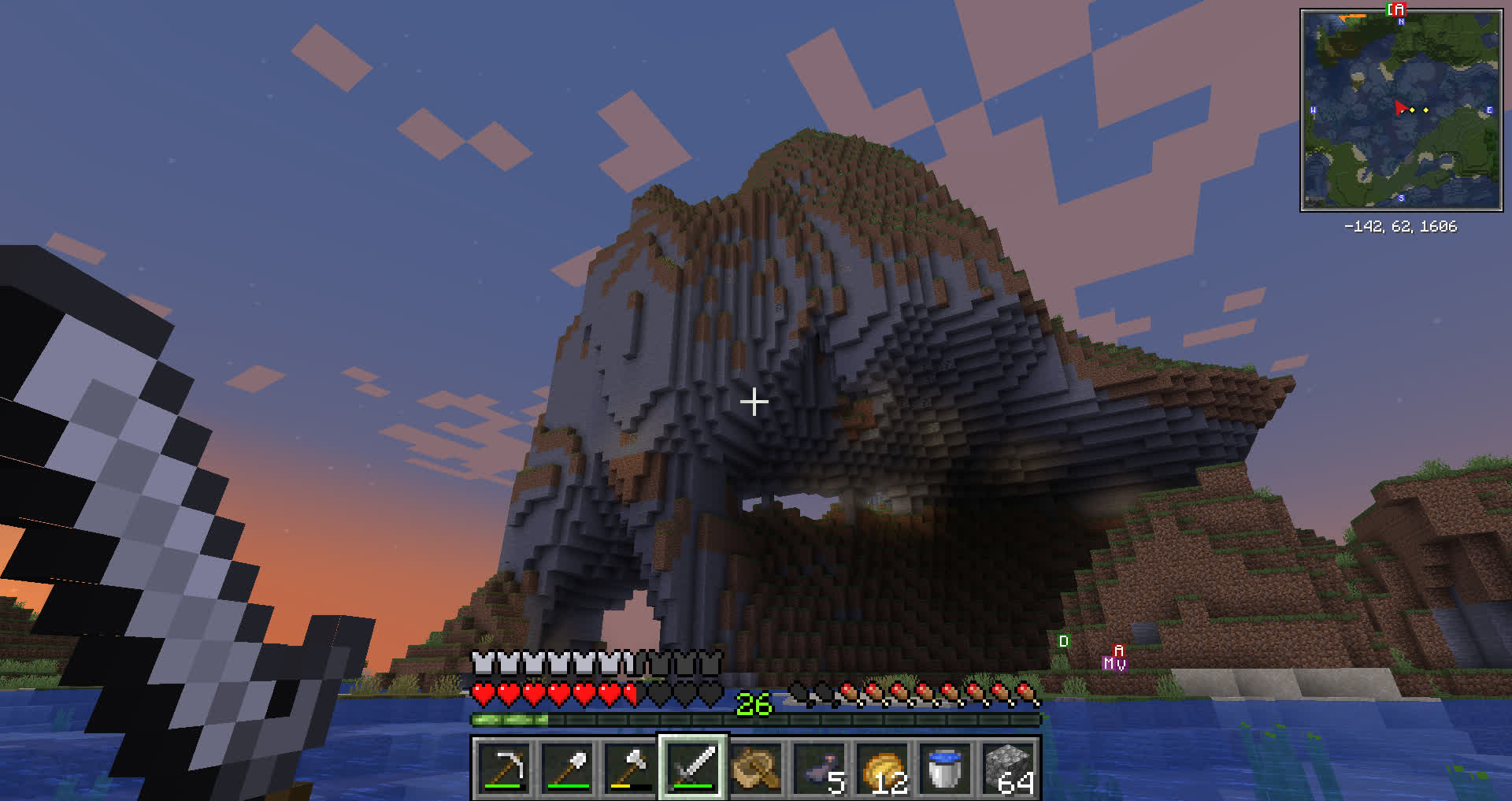Select the oak boat hotbar slot
The image size is (1512, 801).
pyautogui.click(x=756, y=768)
